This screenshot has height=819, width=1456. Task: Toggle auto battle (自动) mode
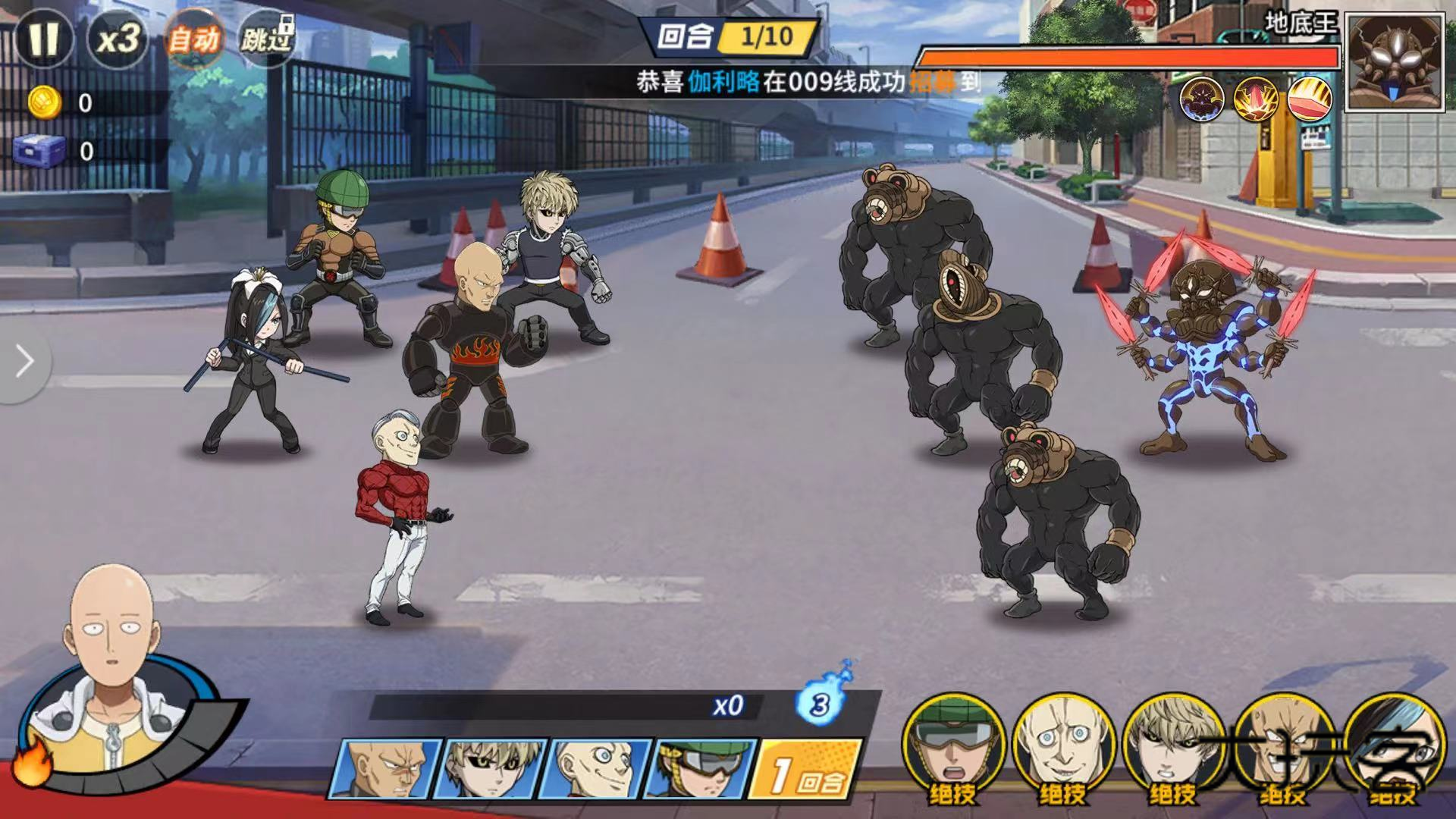click(193, 39)
